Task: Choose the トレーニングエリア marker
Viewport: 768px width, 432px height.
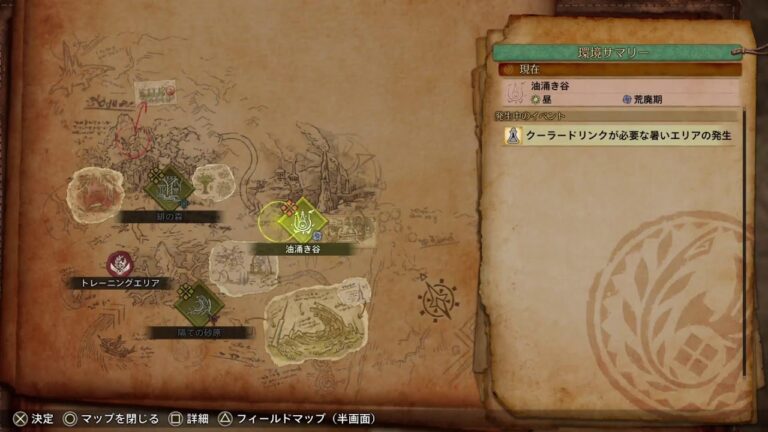Action: coord(120,265)
